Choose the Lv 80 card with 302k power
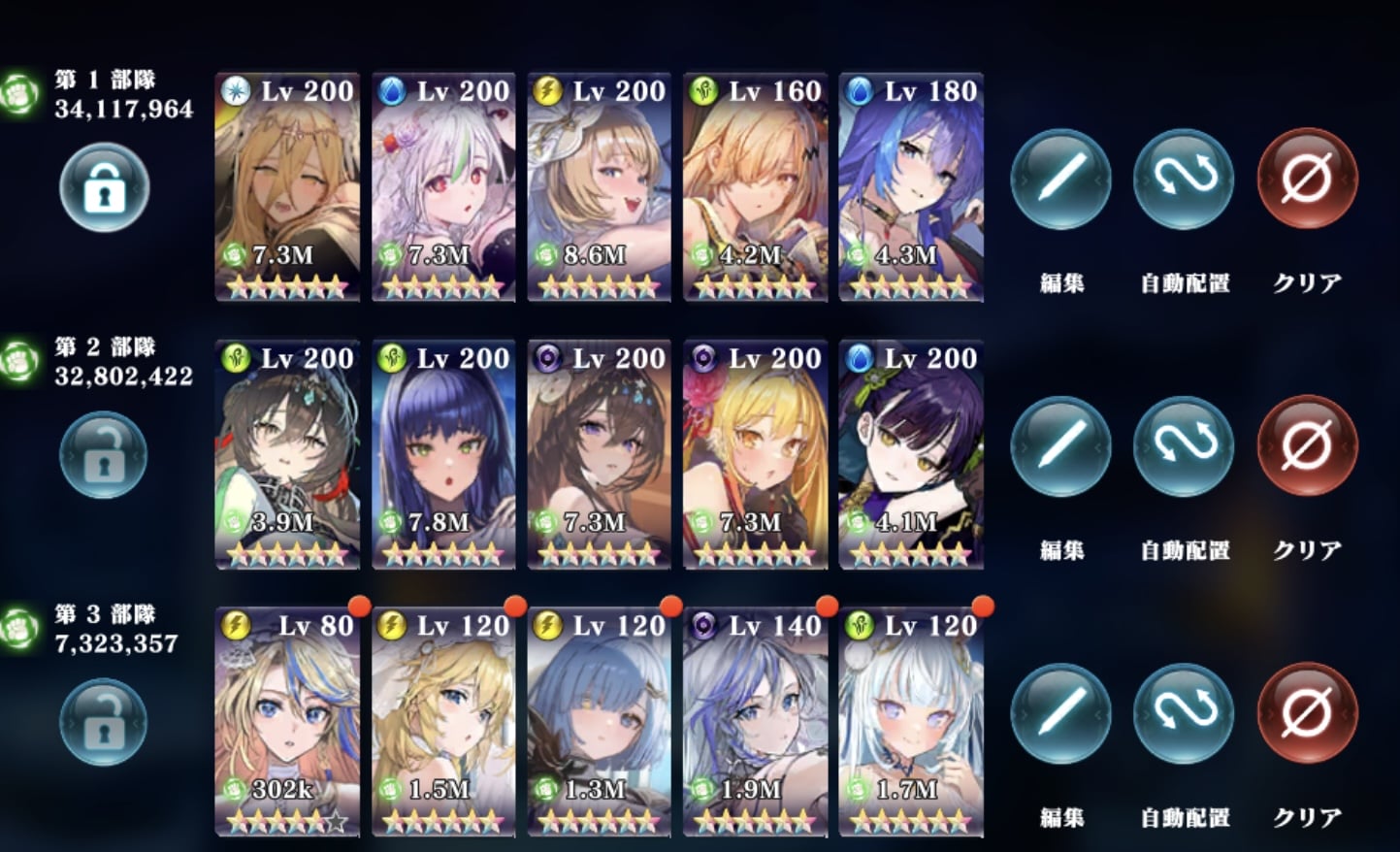 tap(287, 722)
